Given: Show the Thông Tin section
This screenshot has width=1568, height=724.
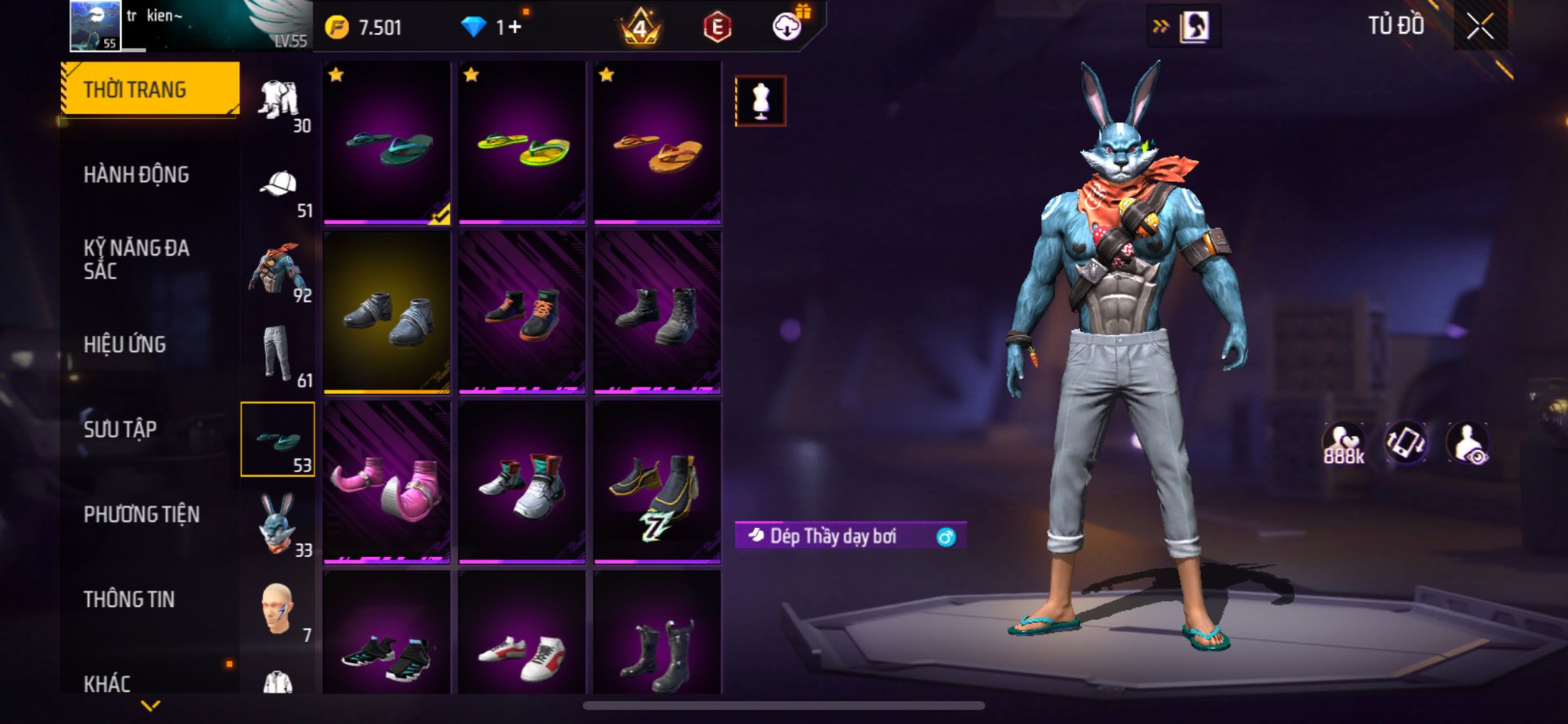Looking at the screenshot, I should coord(129,599).
